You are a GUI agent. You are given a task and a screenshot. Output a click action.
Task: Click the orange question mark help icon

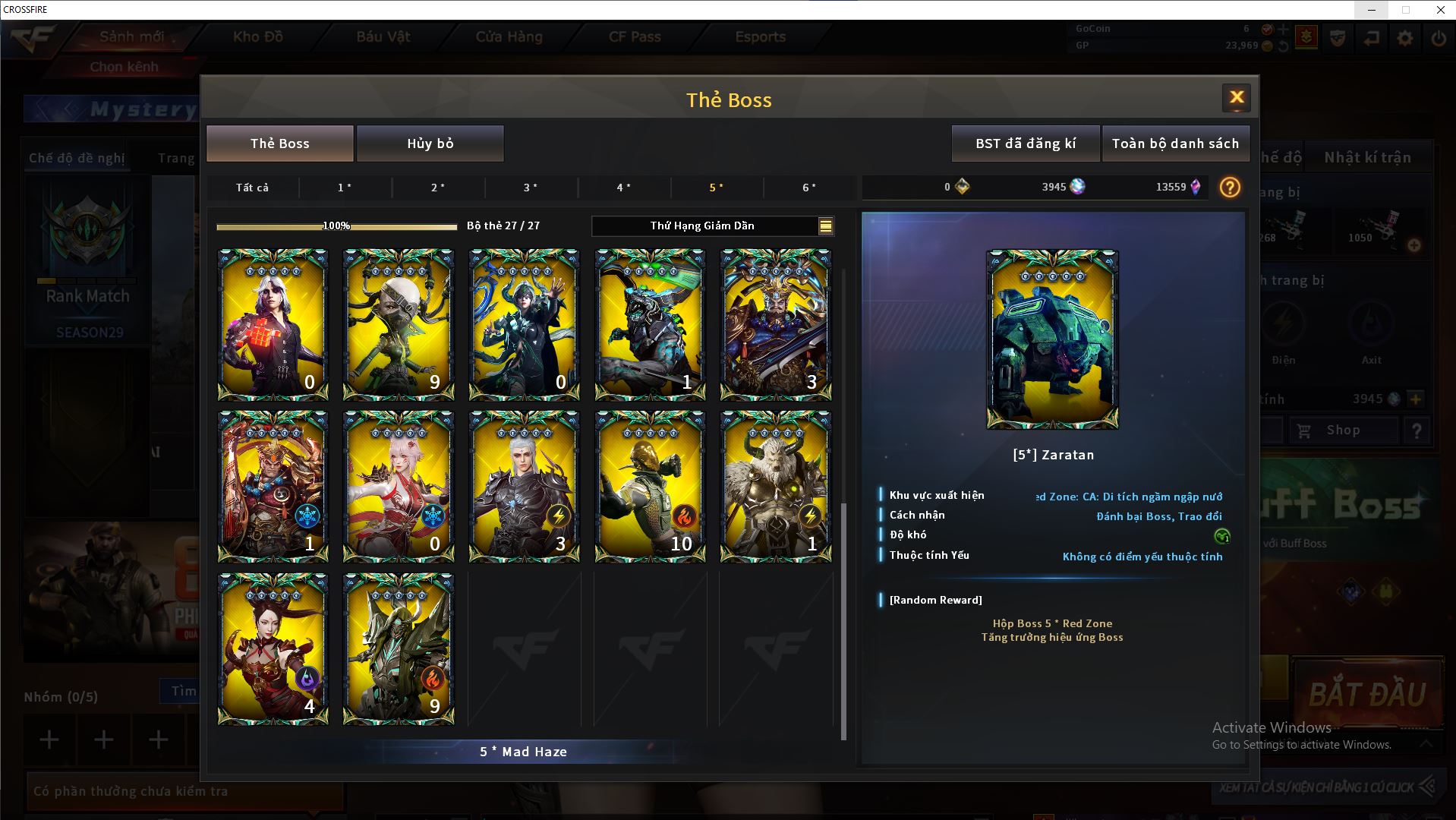[1230, 188]
